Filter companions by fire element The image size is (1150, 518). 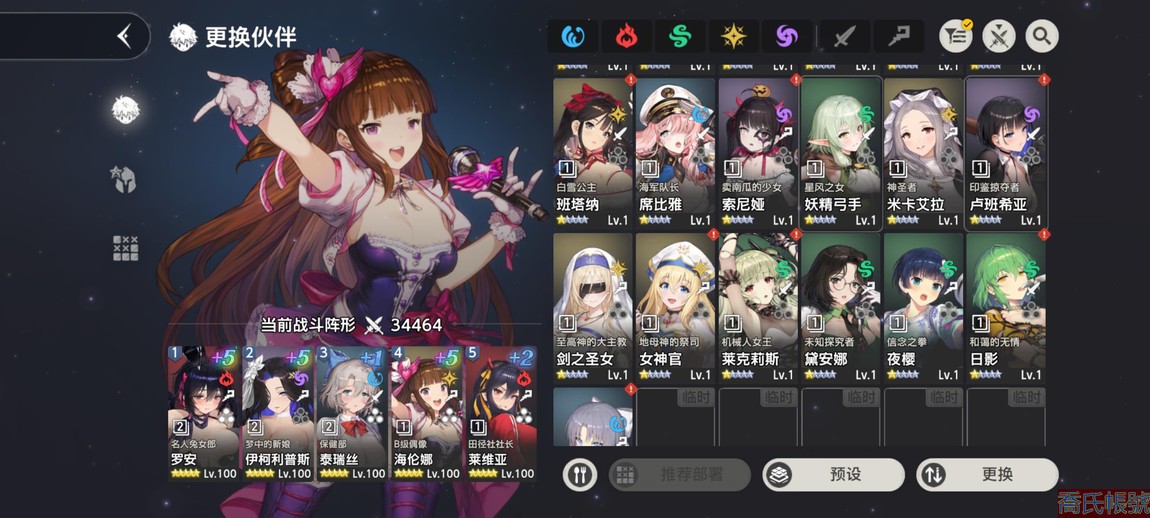tap(627, 37)
